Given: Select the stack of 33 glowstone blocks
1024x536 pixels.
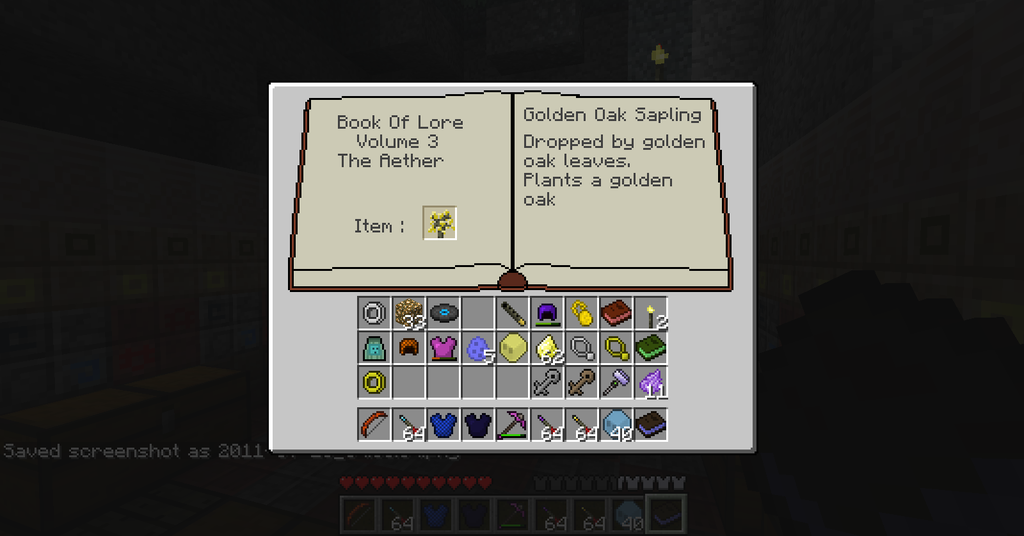Looking at the screenshot, I should click(409, 313).
